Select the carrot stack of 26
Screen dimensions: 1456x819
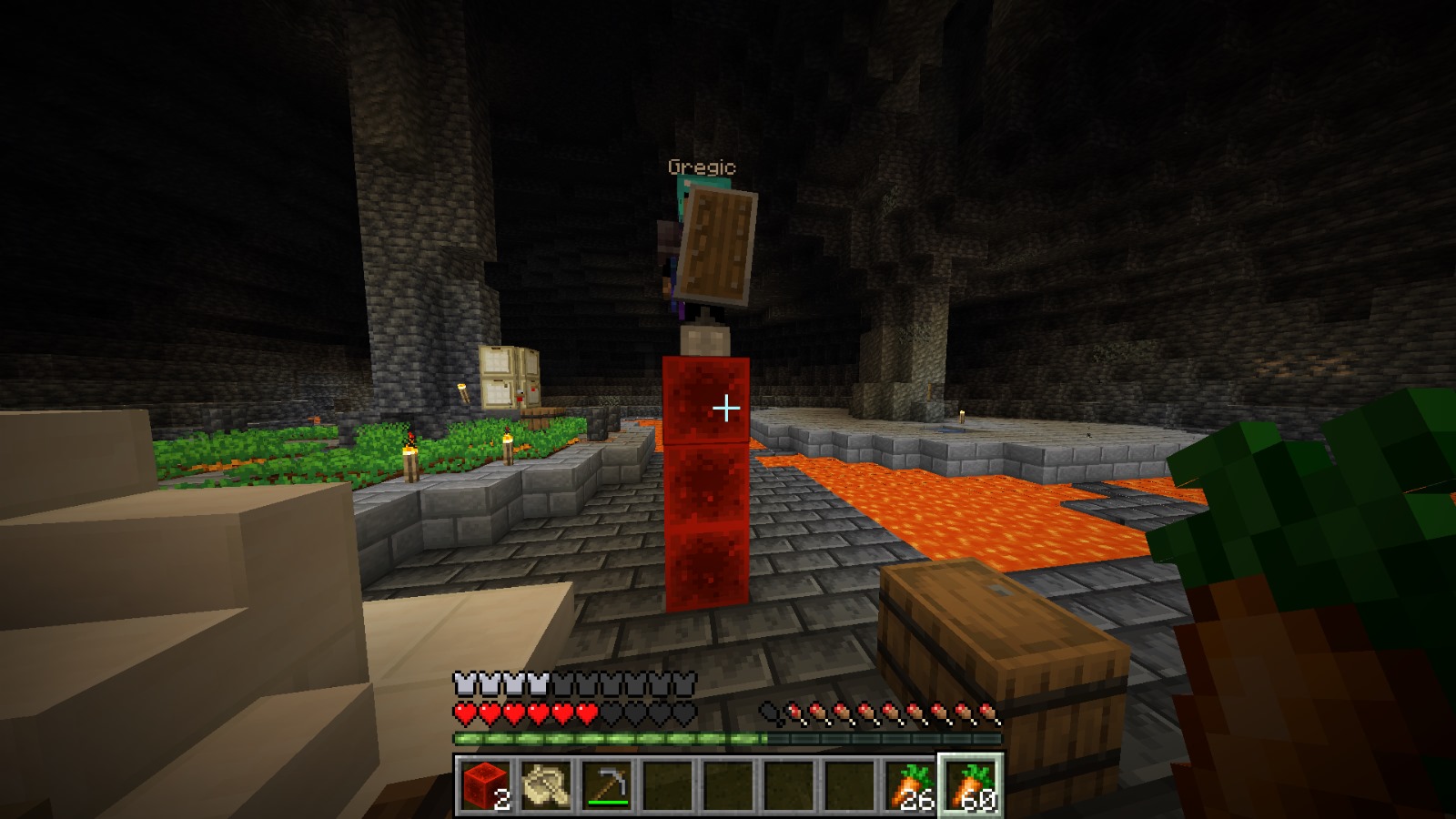point(910,784)
